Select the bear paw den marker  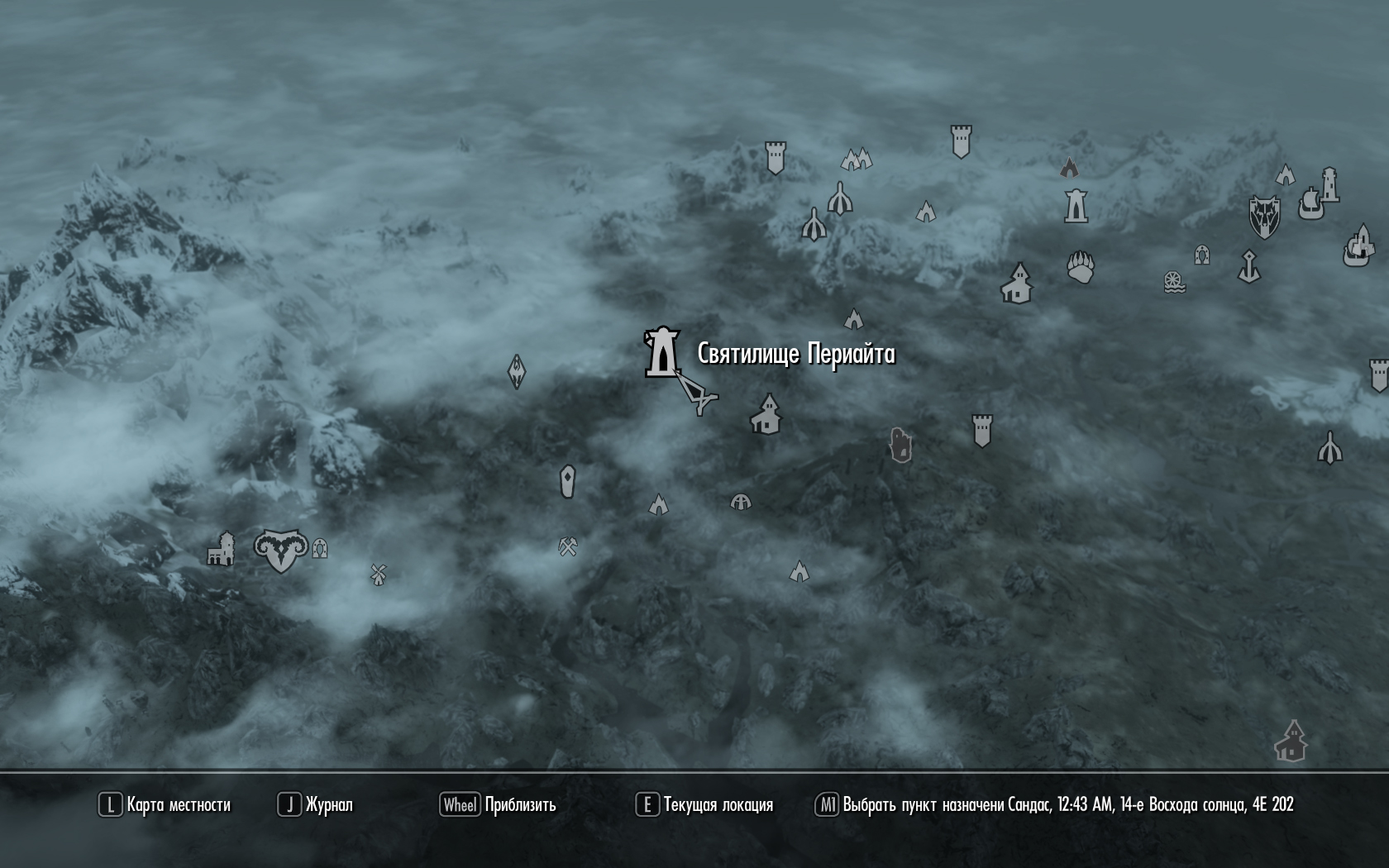click(x=1081, y=267)
